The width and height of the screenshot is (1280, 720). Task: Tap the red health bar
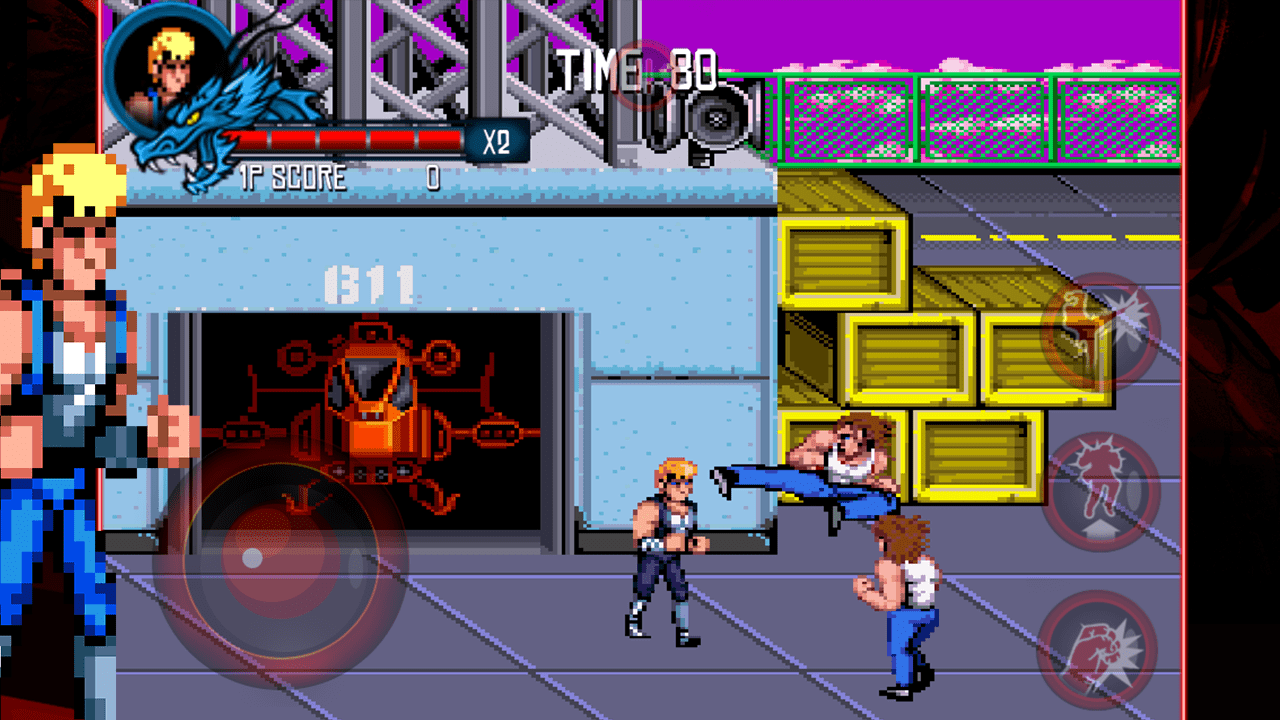(x=340, y=137)
